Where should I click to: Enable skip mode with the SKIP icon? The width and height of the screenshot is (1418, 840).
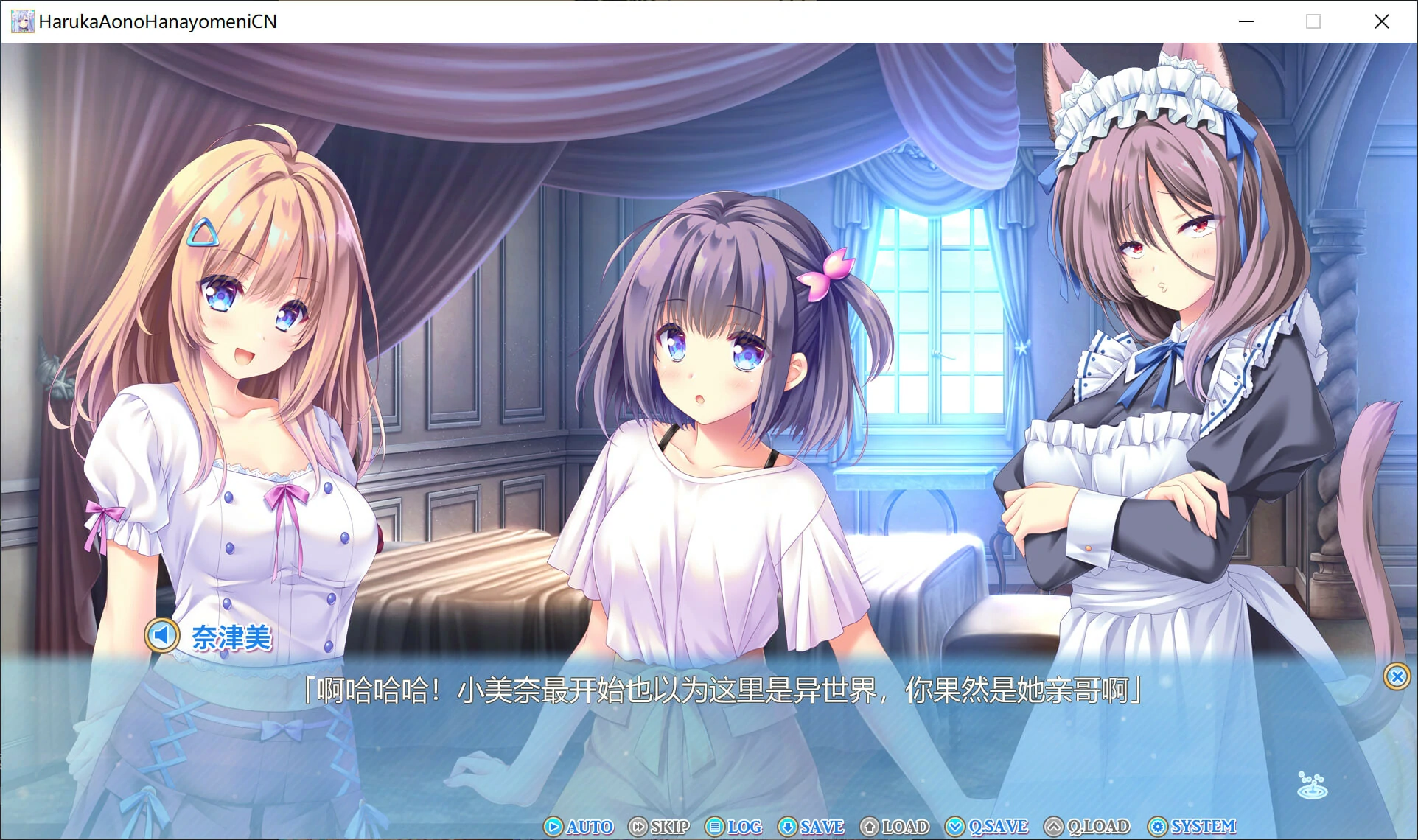point(638,827)
